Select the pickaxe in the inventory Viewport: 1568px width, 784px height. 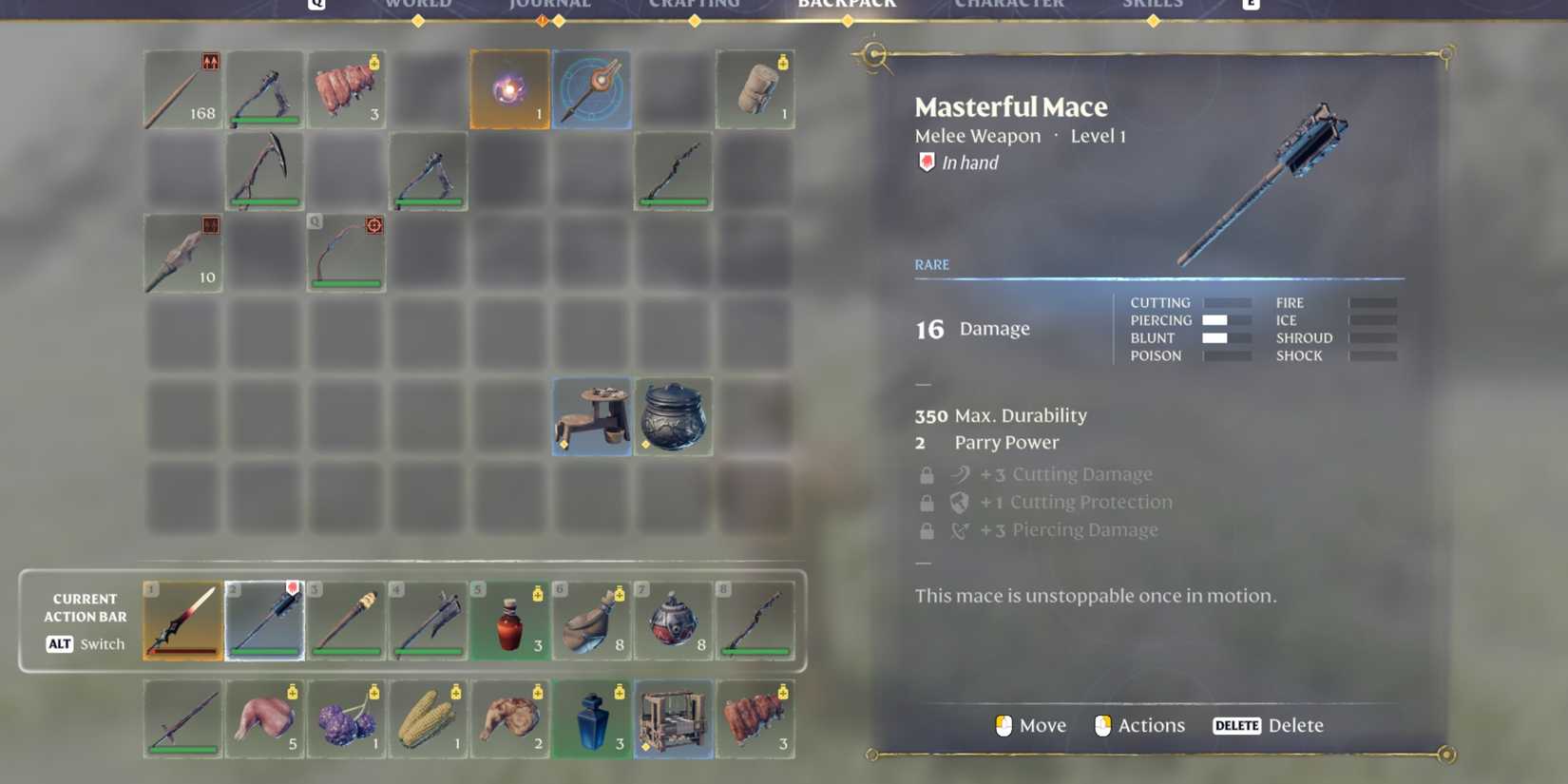tap(264, 171)
